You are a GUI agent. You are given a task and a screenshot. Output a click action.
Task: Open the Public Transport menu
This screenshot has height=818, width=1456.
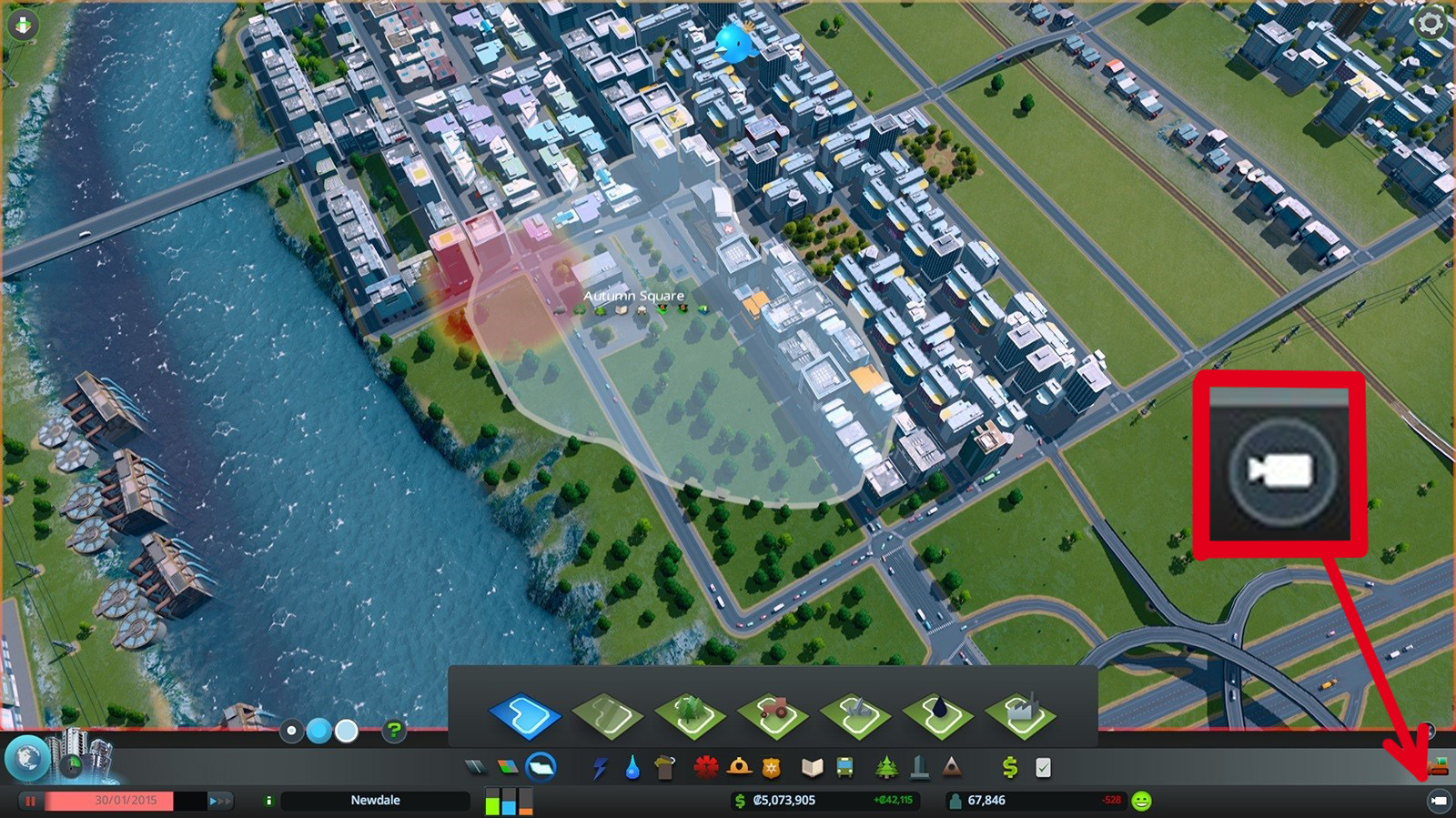[844, 767]
